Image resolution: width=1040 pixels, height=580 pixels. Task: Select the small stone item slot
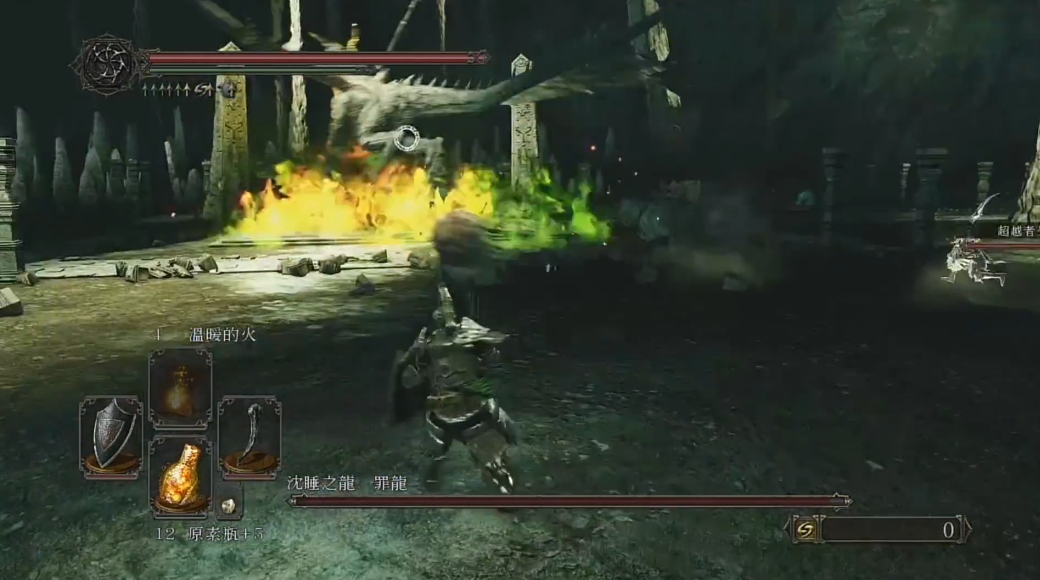point(228,505)
